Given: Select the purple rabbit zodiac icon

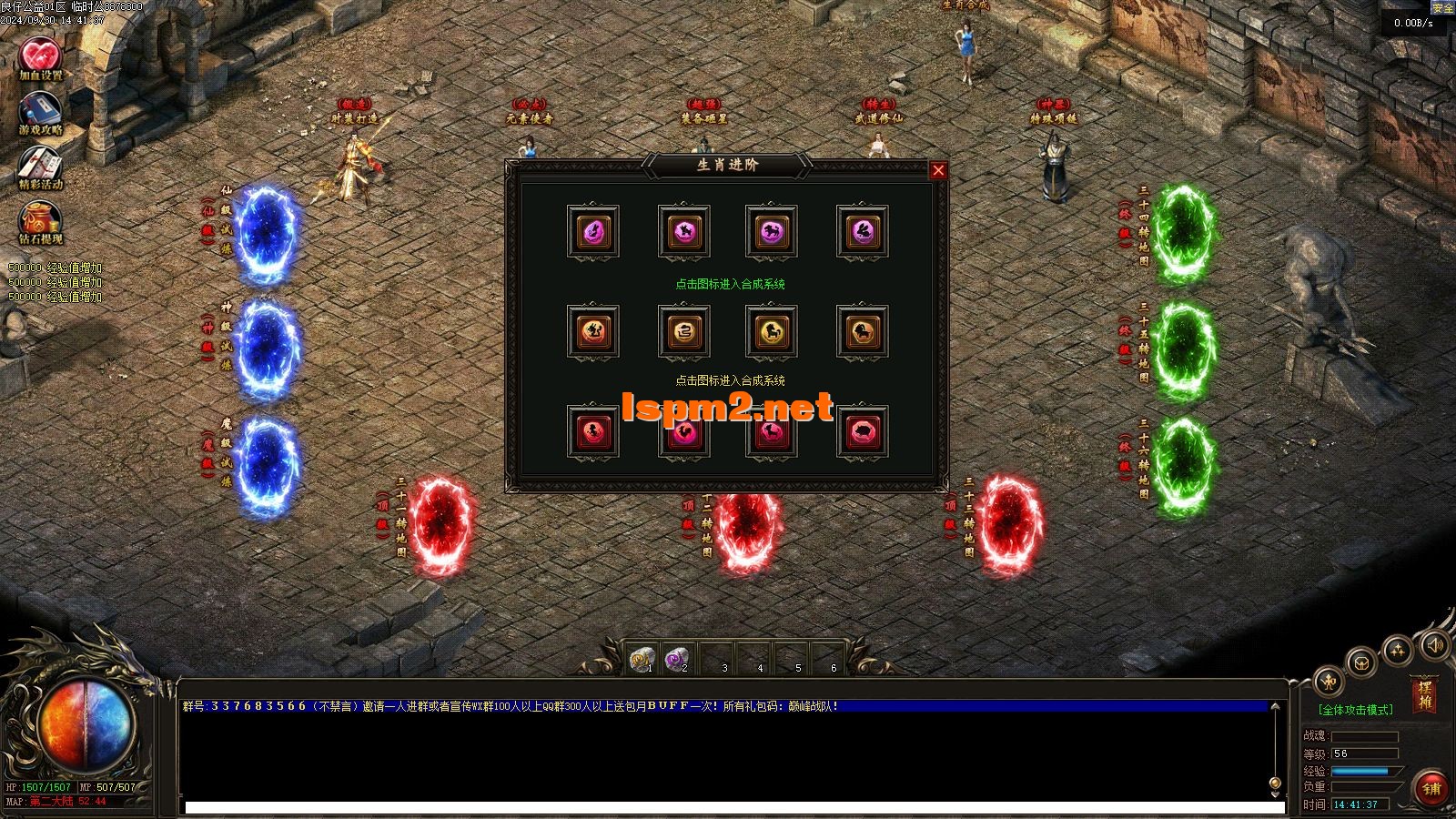Looking at the screenshot, I should pyautogui.click(x=863, y=232).
